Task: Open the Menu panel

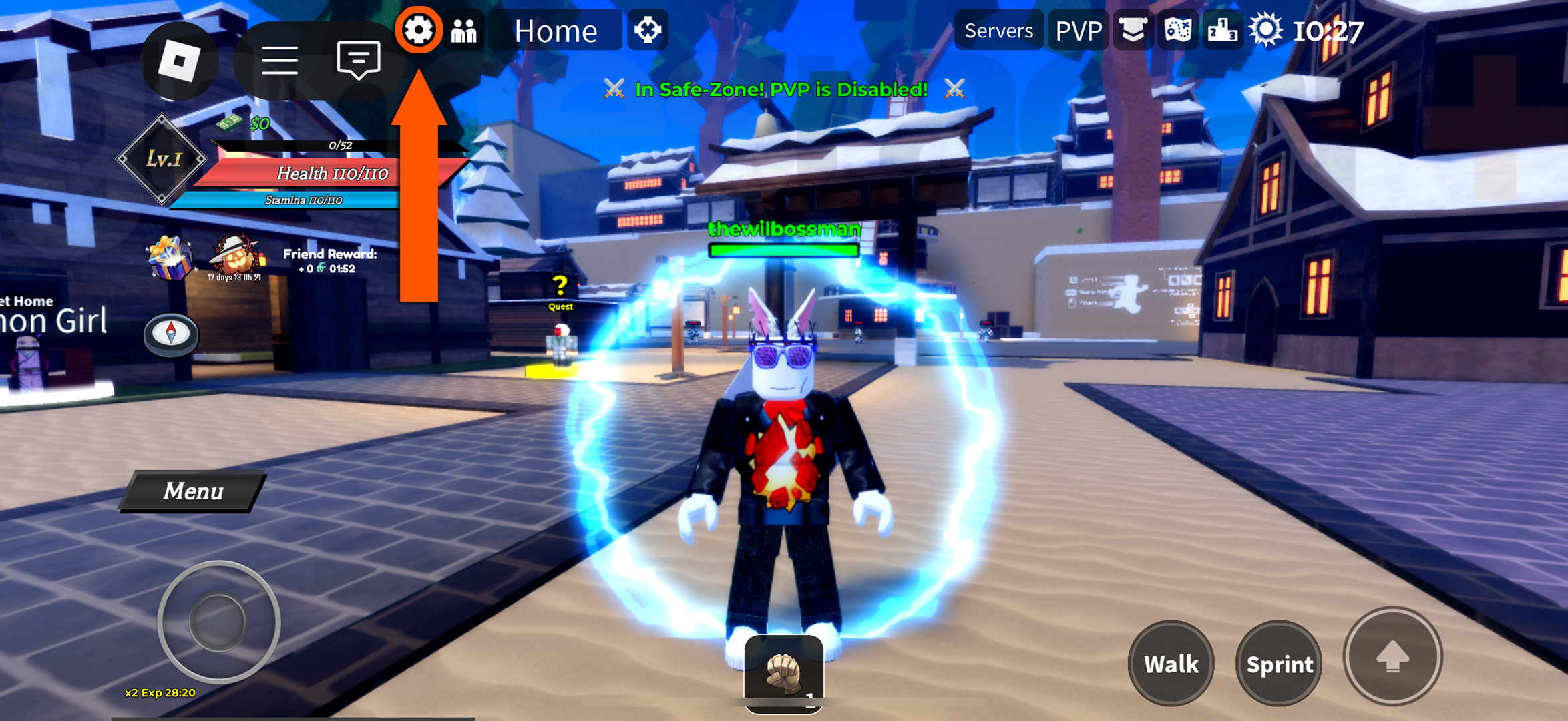Action: coord(192,492)
